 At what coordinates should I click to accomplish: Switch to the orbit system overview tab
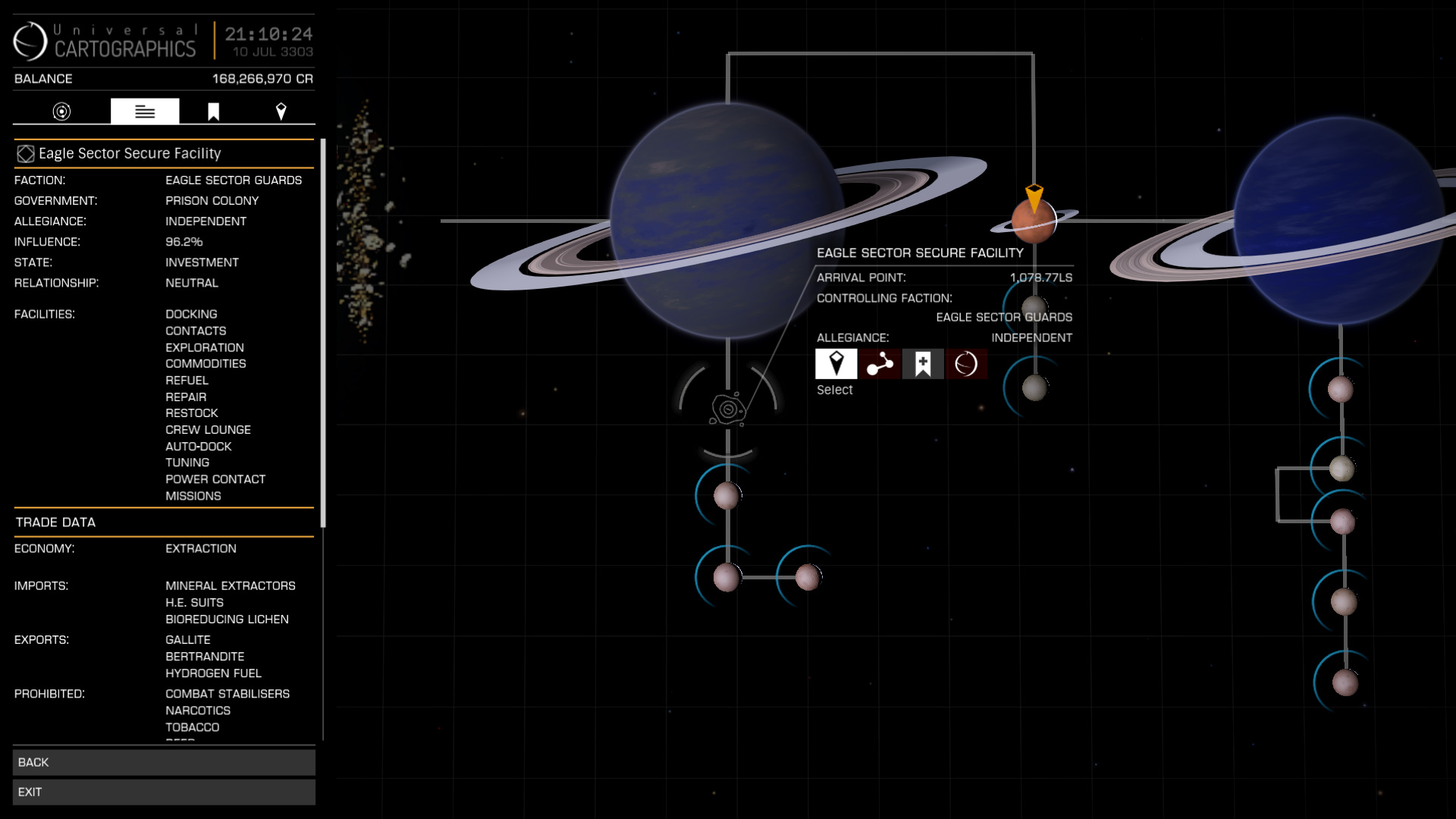tap(61, 111)
